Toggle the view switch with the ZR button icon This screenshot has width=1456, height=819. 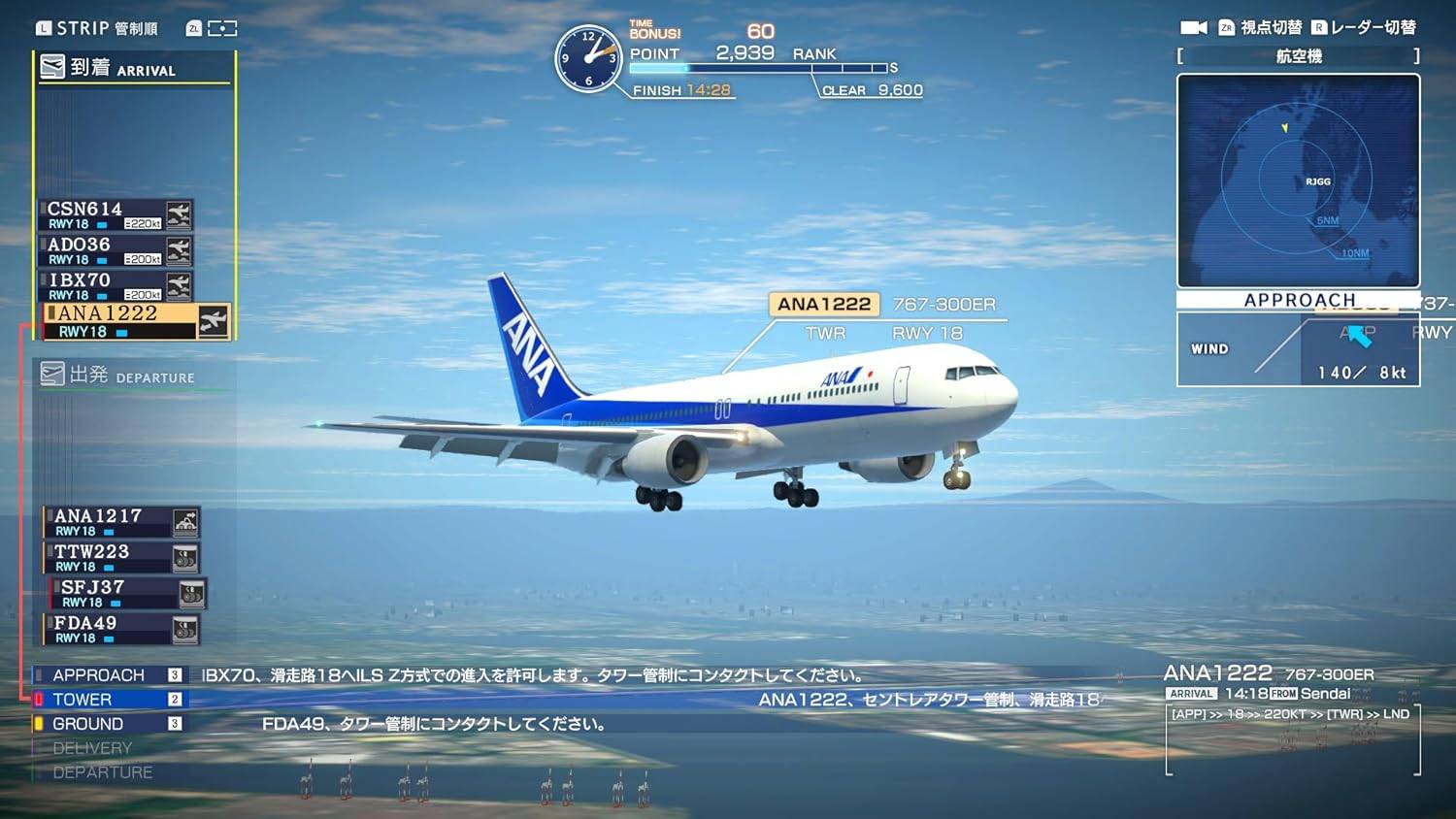pos(1227,27)
